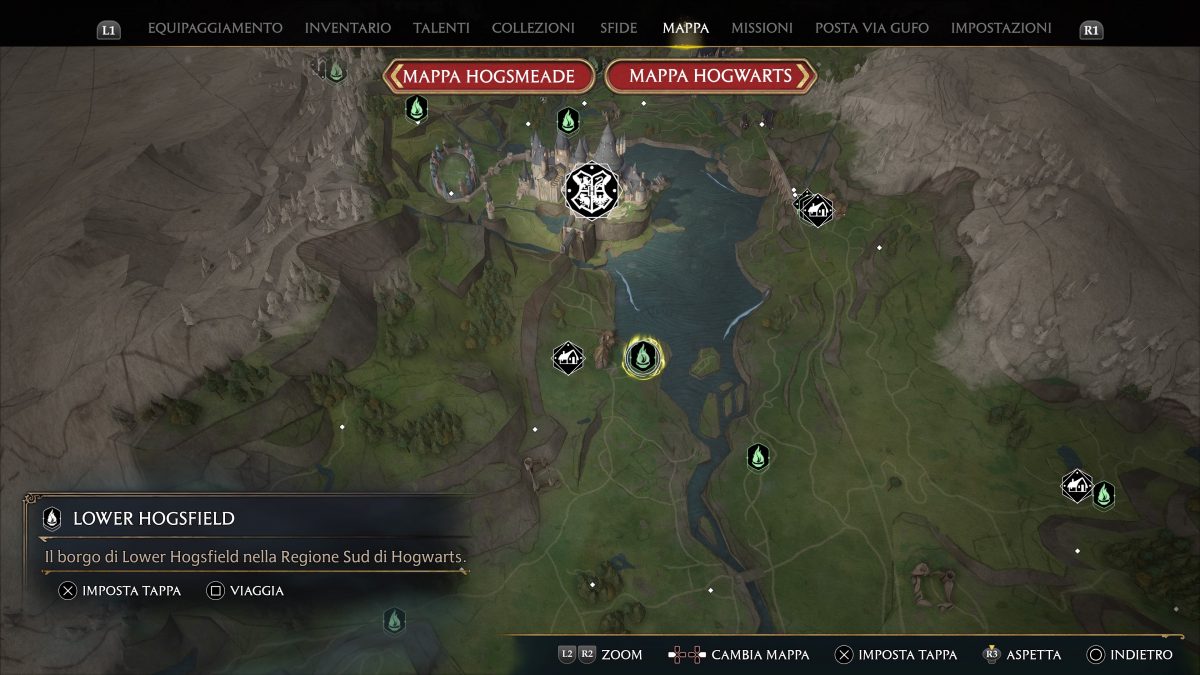Switch to Posta via Gufo tab
Screen dimensions: 1200x675
pos(872,28)
